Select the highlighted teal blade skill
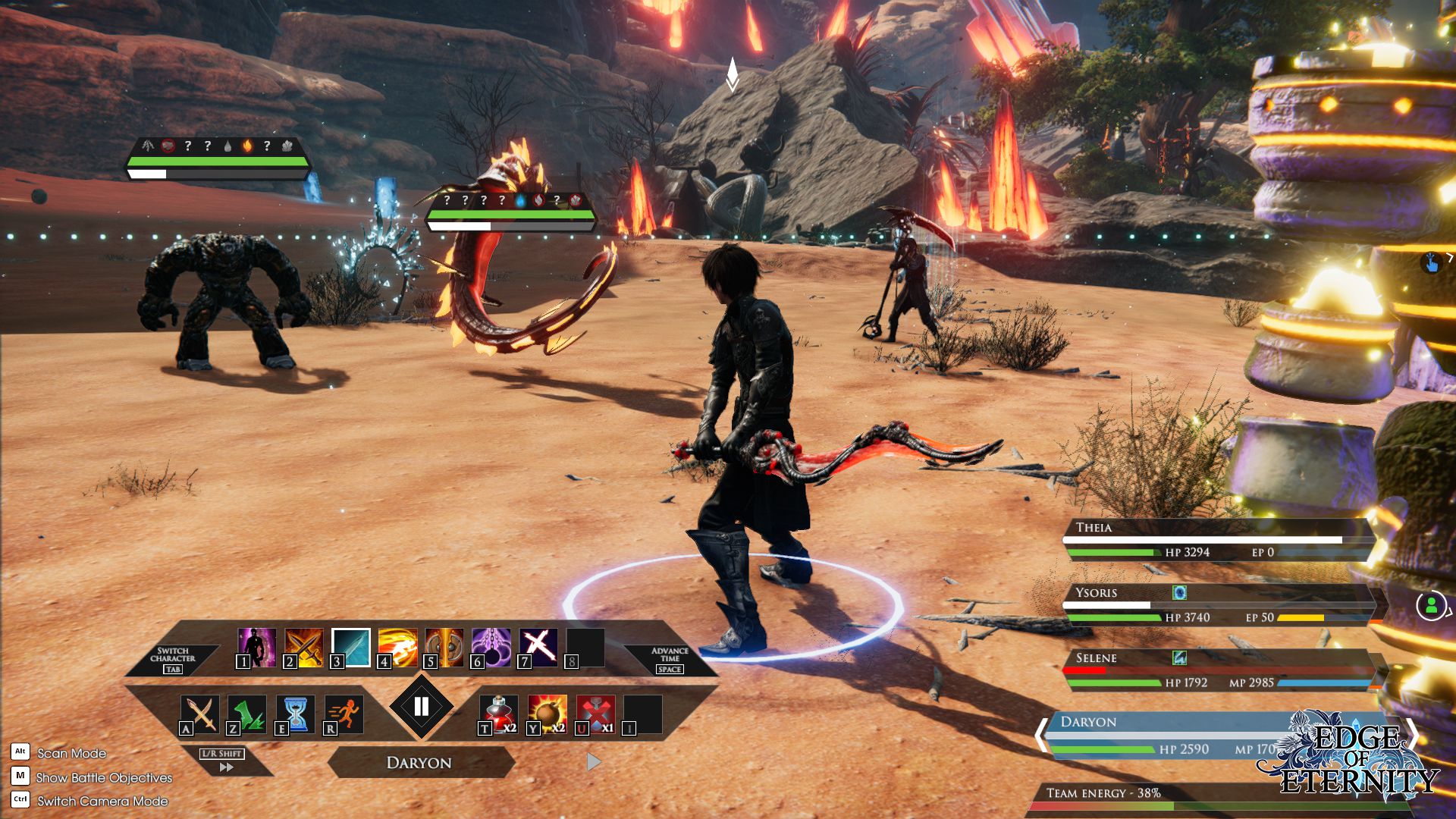Viewport: 1456px width, 819px height. (x=351, y=647)
